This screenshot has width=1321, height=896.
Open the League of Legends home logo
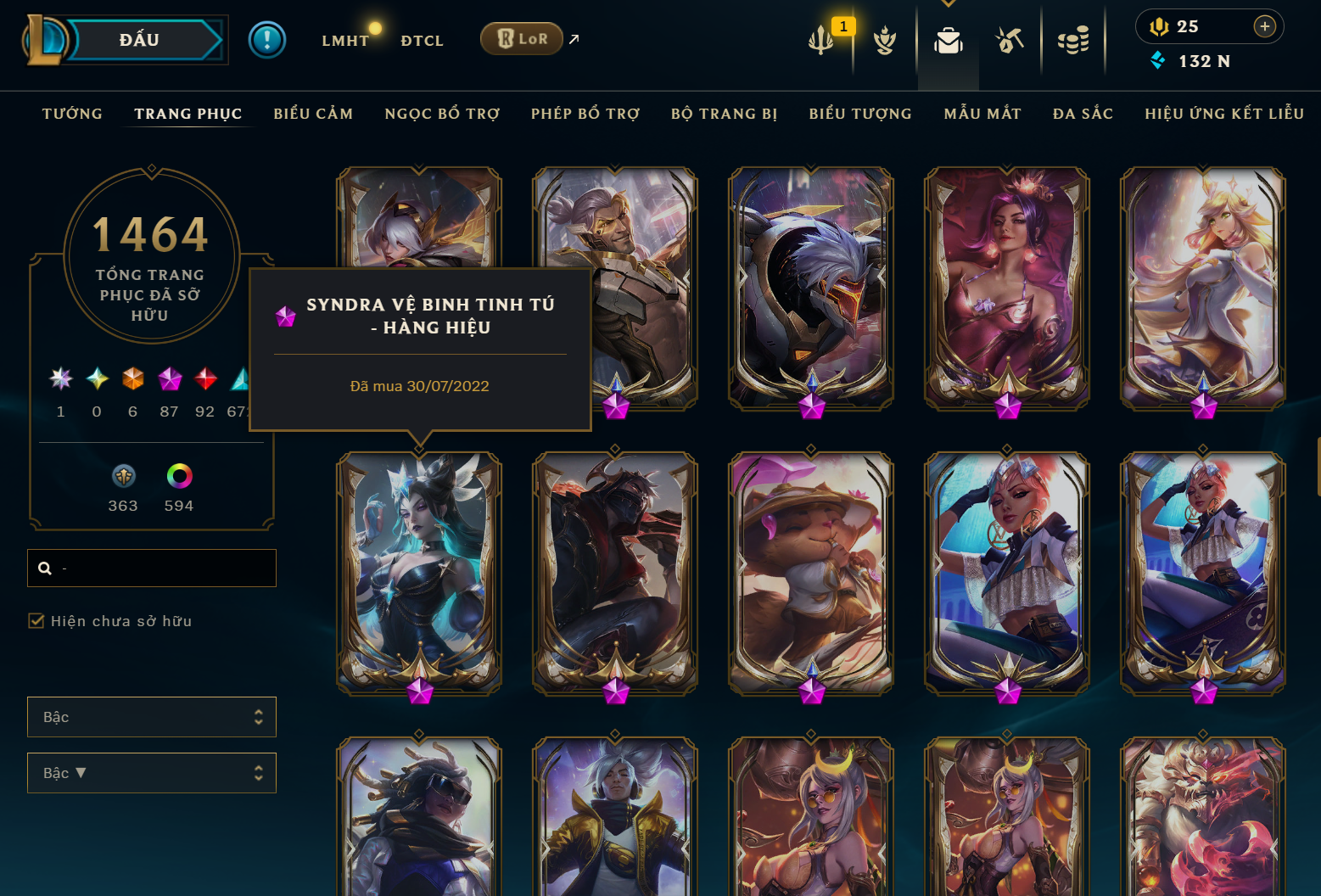(x=47, y=39)
